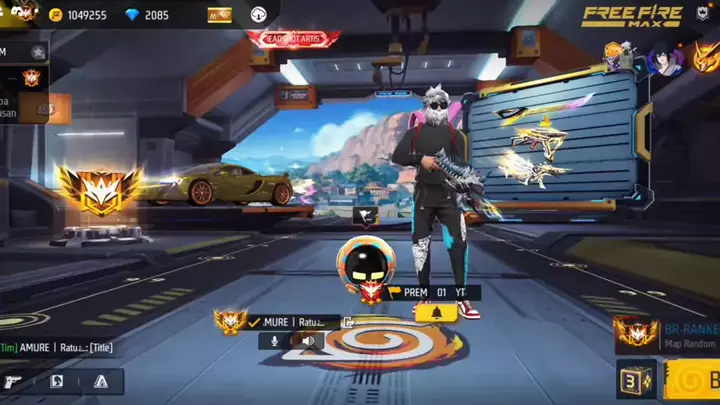
Task: Toggle the speaker sound button
Action: (x=309, y=341)
